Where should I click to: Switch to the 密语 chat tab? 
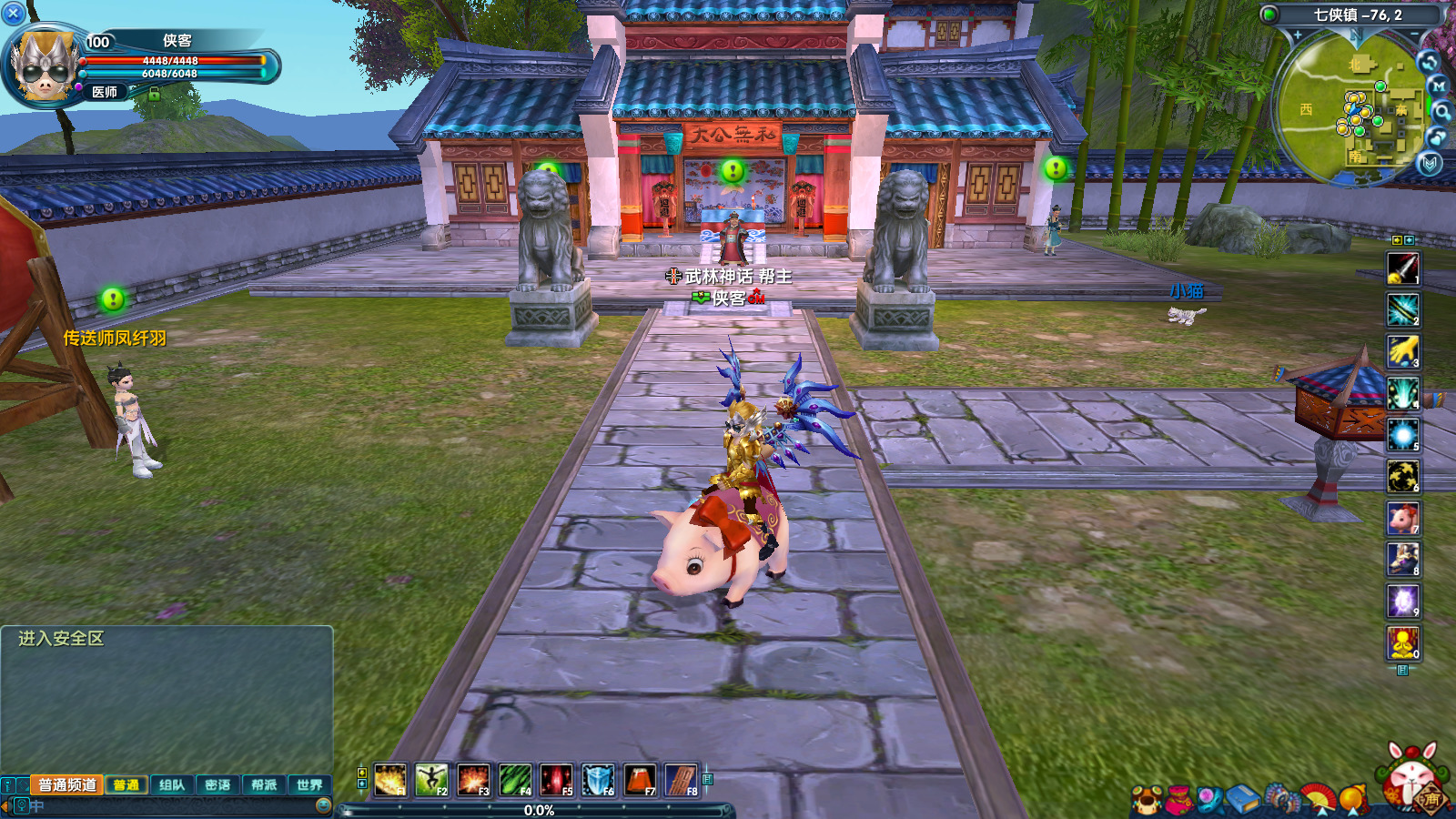pyautogui.click(x=217, y=784)
